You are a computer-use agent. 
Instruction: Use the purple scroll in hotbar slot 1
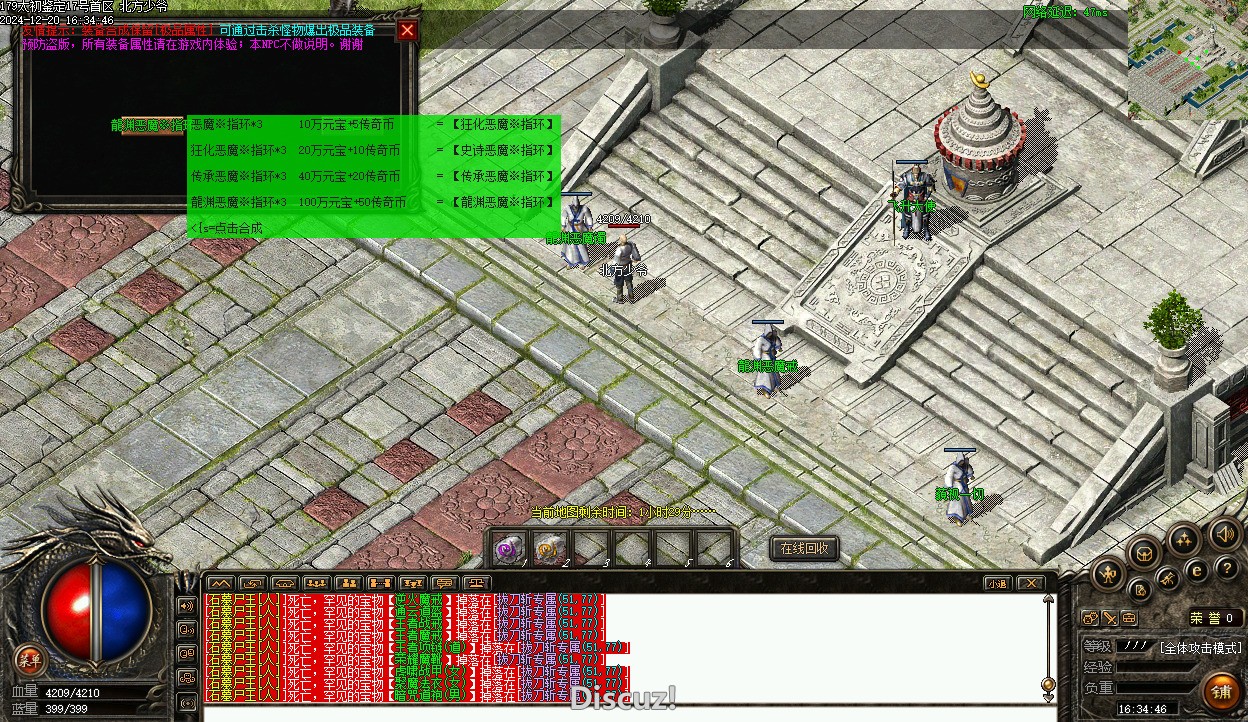510,548
